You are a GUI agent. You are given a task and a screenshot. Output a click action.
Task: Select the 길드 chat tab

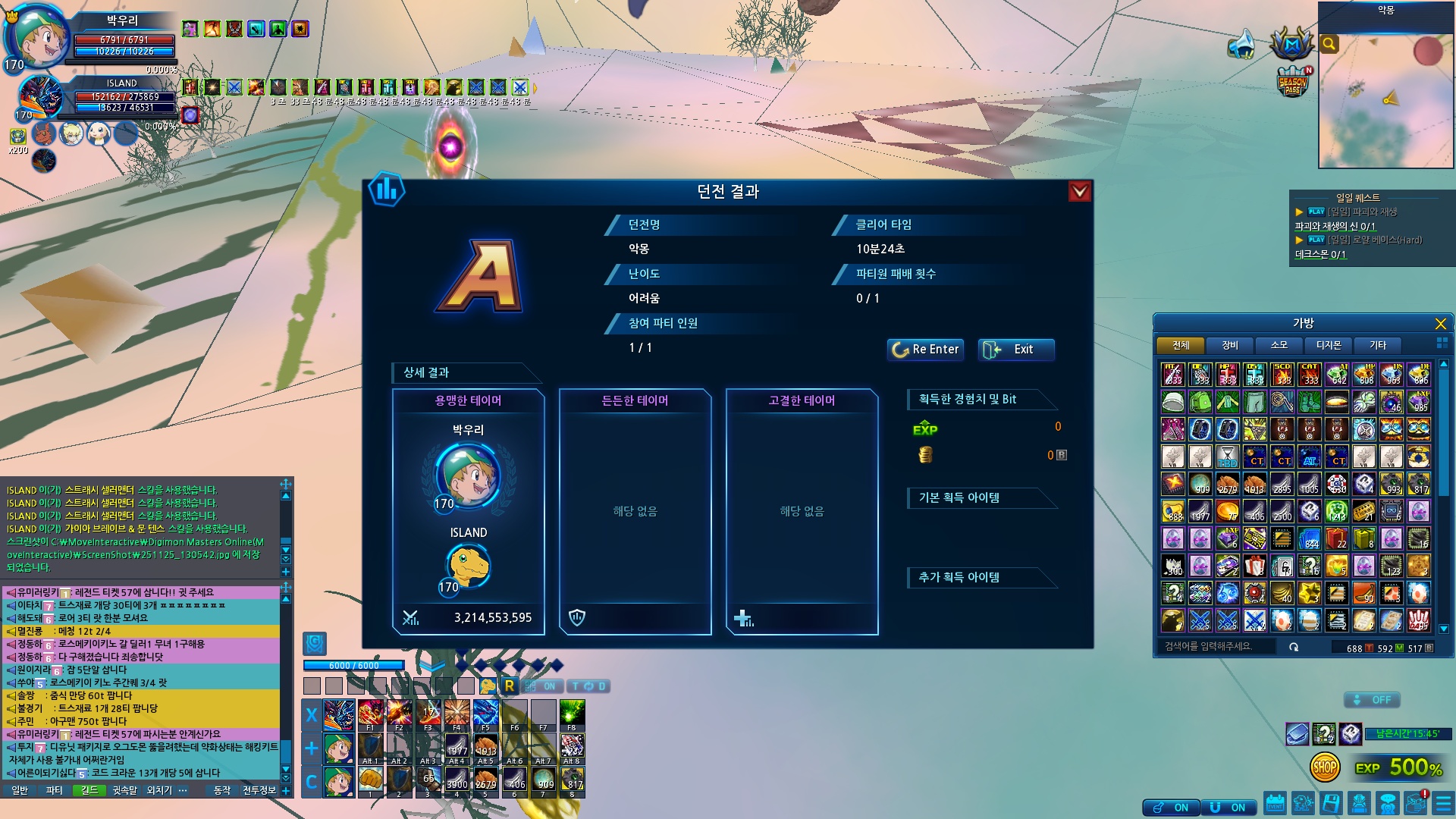coord(89,790)
